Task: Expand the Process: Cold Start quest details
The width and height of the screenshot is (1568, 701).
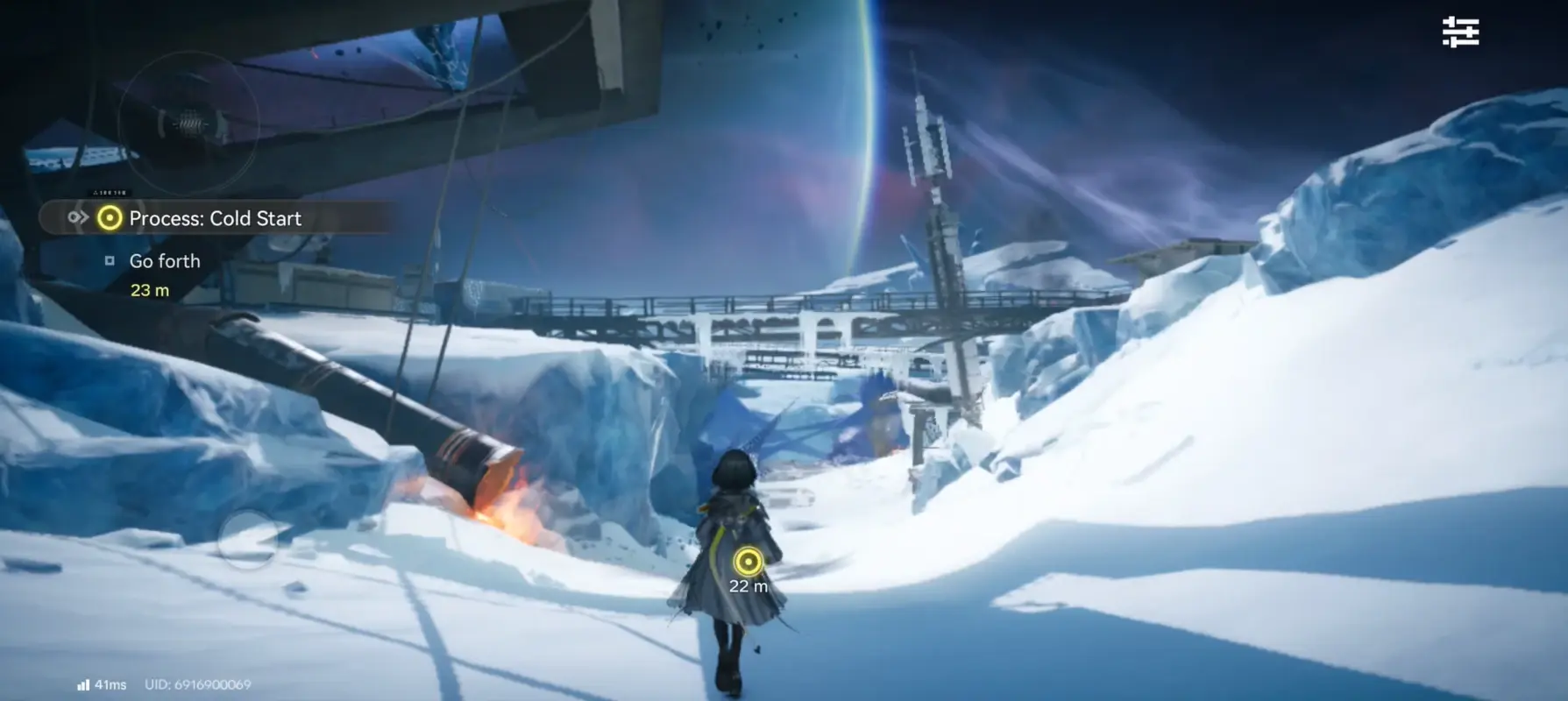Action: [216, 218]
